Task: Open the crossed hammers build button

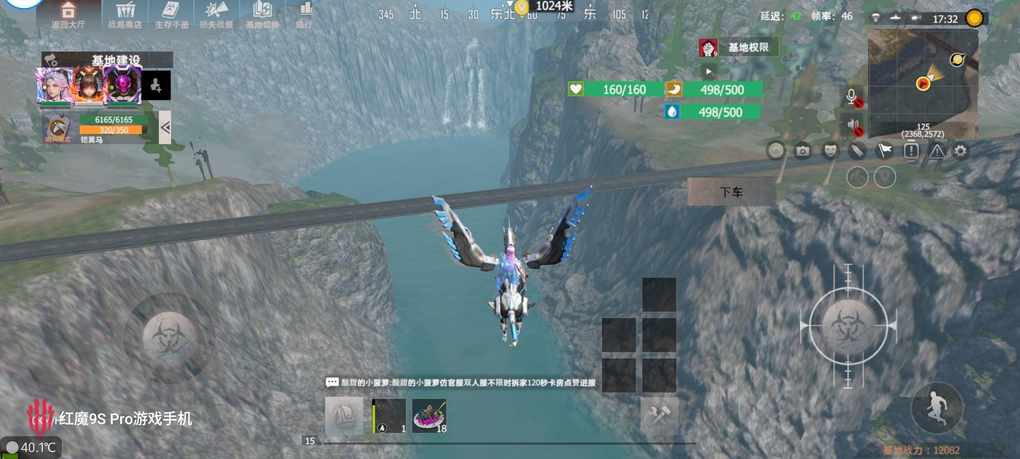Action: click(659, 413)
